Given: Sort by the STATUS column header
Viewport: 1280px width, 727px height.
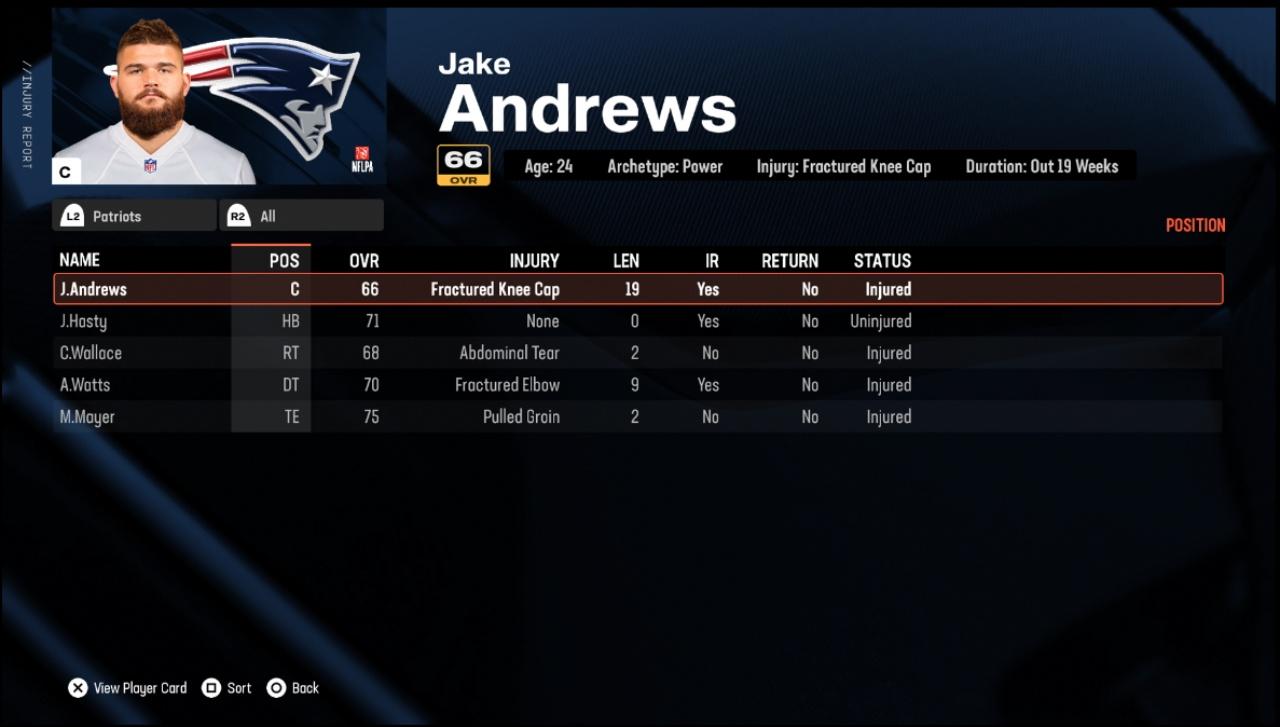Looking at the screenshot, I should (x=882, y=261).
